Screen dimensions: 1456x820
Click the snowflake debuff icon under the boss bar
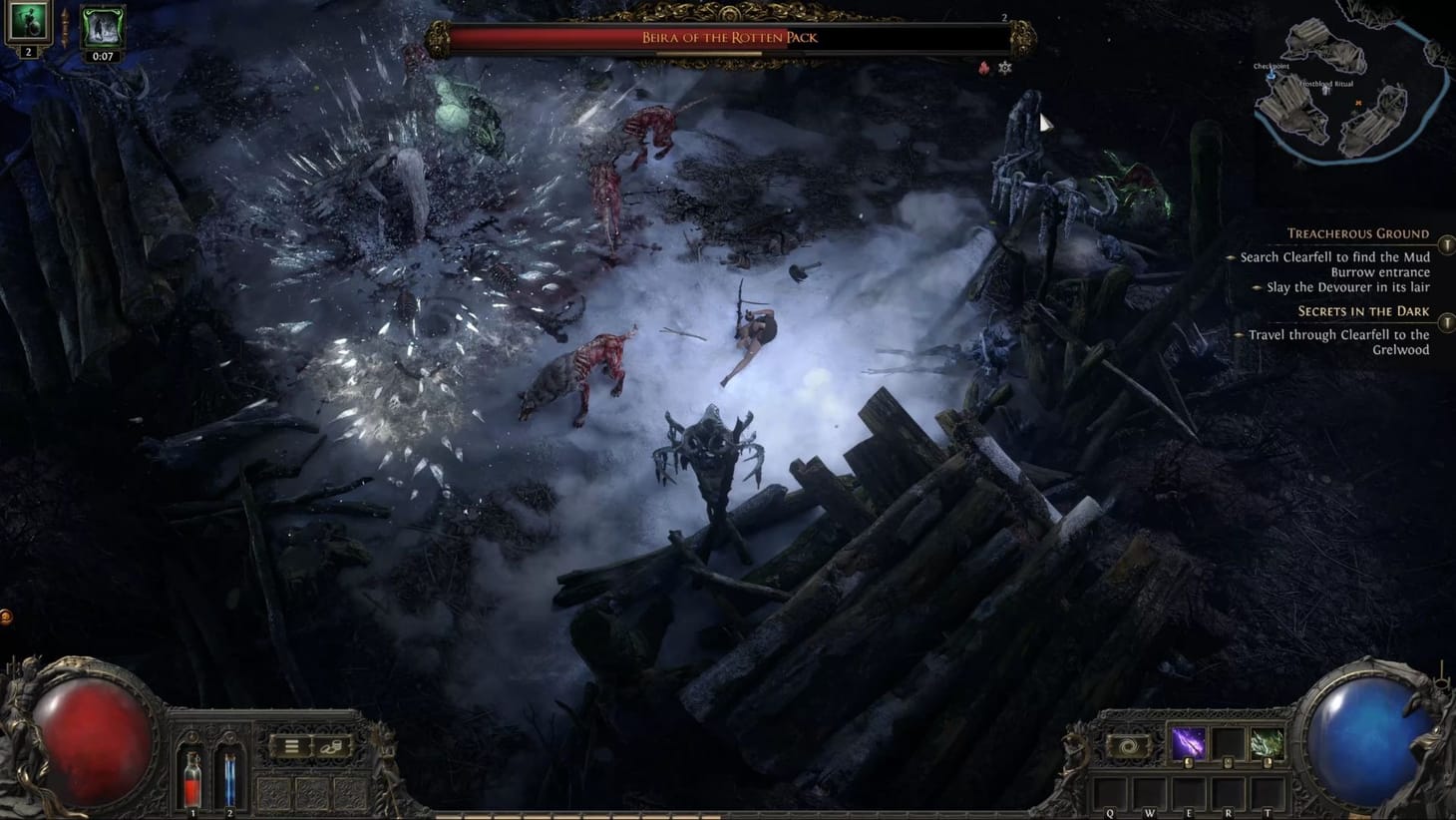pos(1005,70)
